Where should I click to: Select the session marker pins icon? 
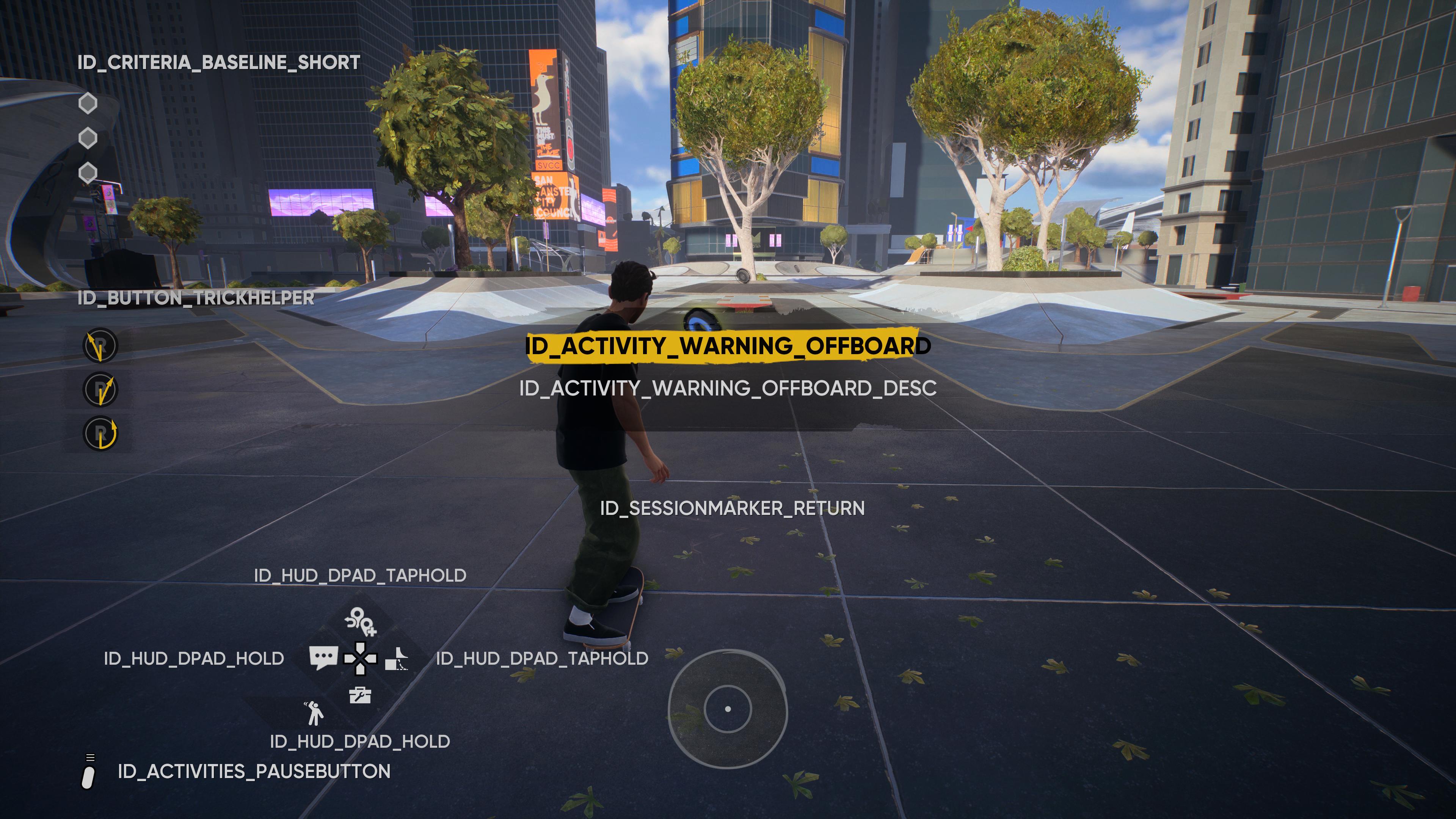360,621
